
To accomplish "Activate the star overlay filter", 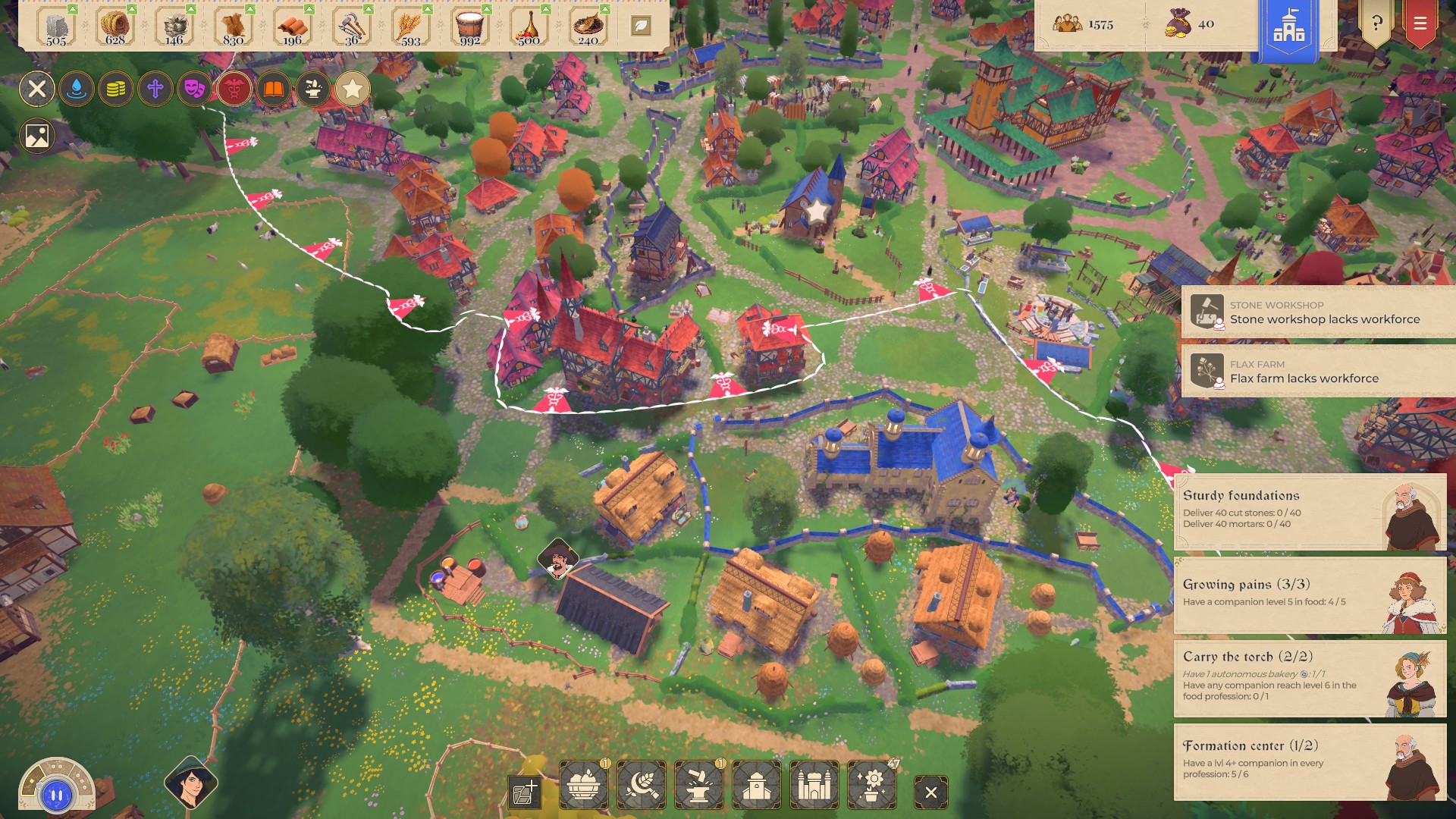I will pos(352,89).
